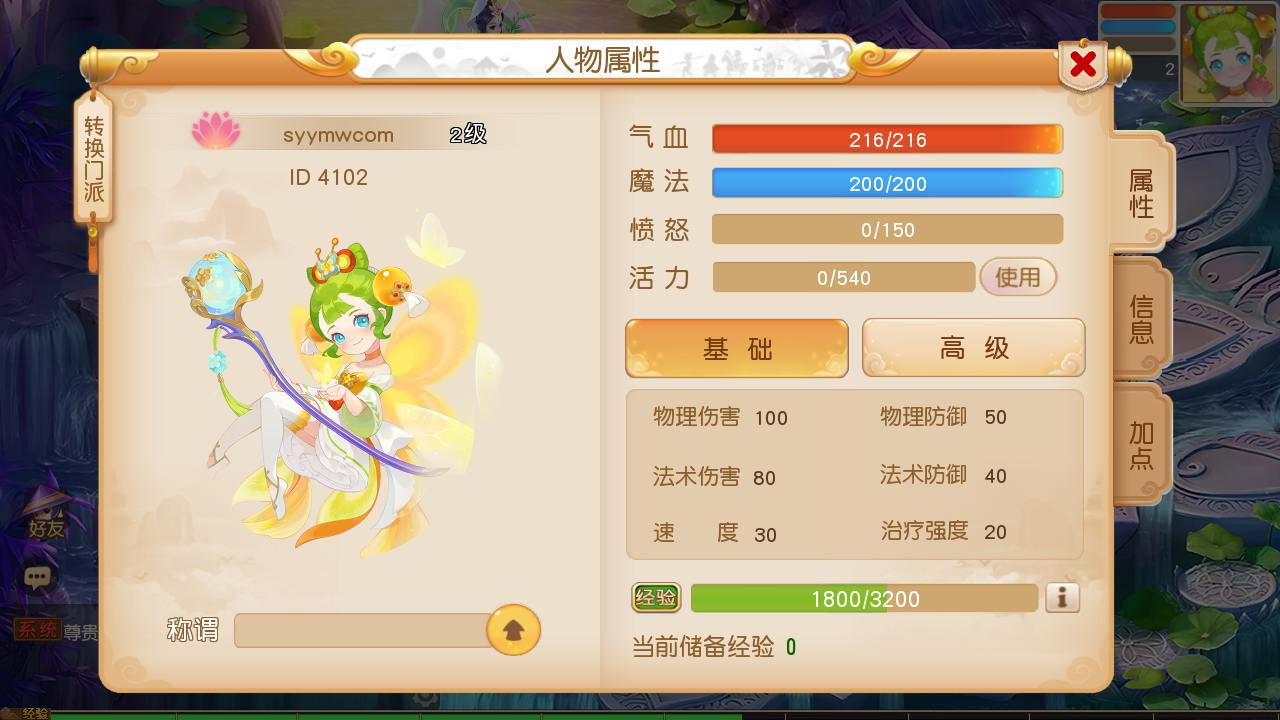The image size is (1280, 720).
Task: Switch to the 高级 advanced stats tab
Action: point(973,349)
